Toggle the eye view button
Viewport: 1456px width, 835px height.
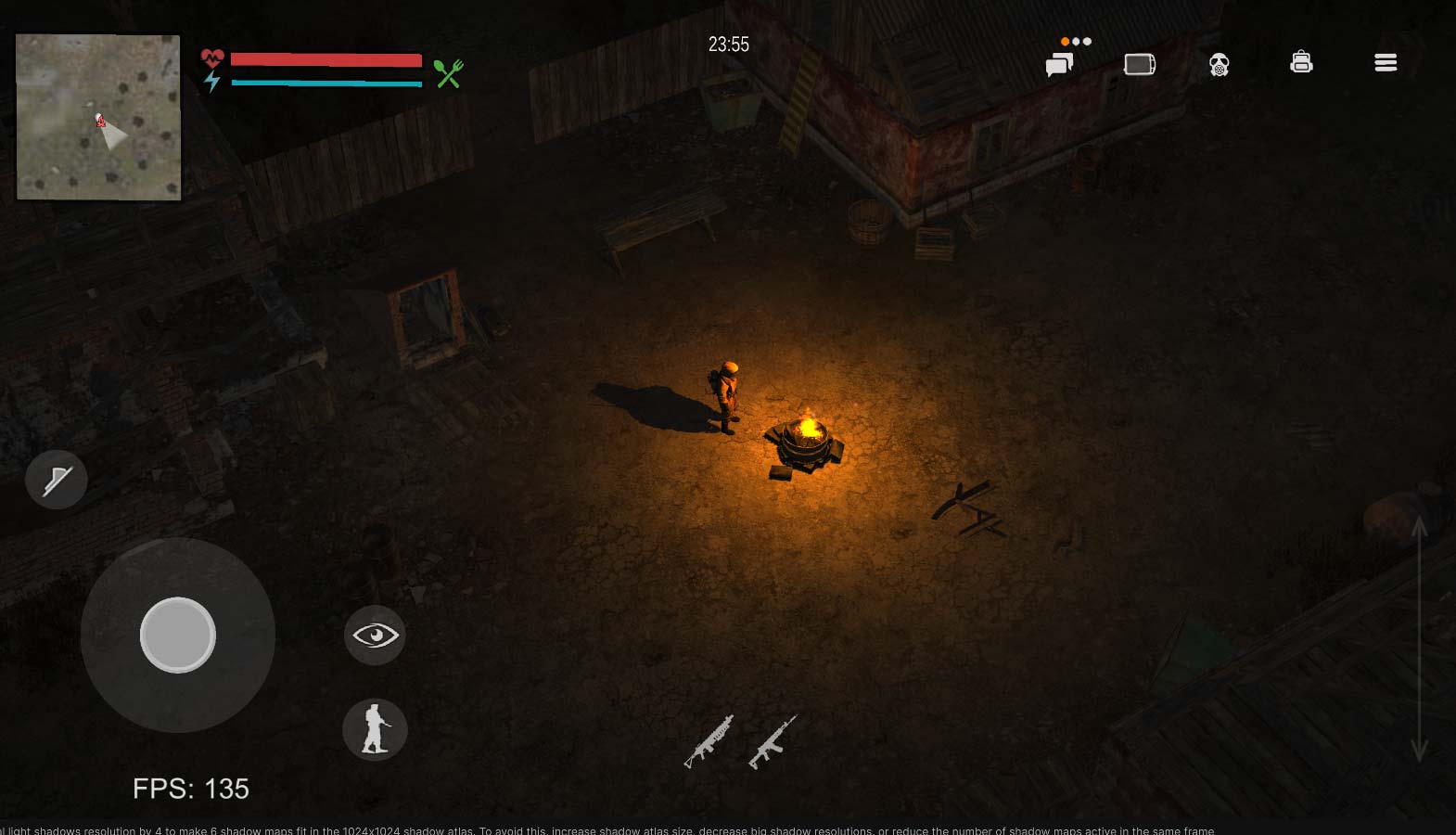(375, 635)
